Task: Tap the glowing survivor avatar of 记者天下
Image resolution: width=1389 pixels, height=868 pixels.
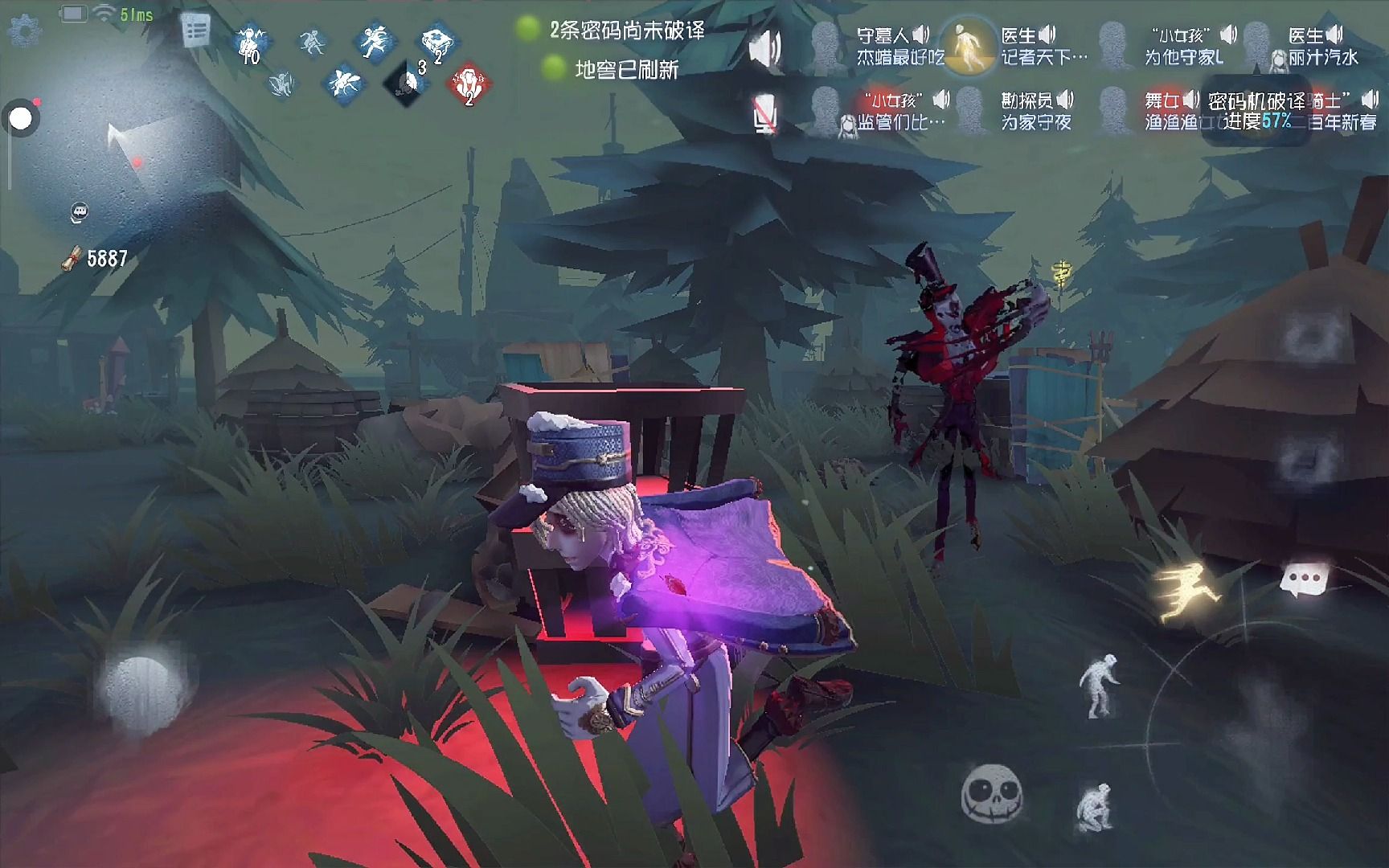Action: click(967, 48)
